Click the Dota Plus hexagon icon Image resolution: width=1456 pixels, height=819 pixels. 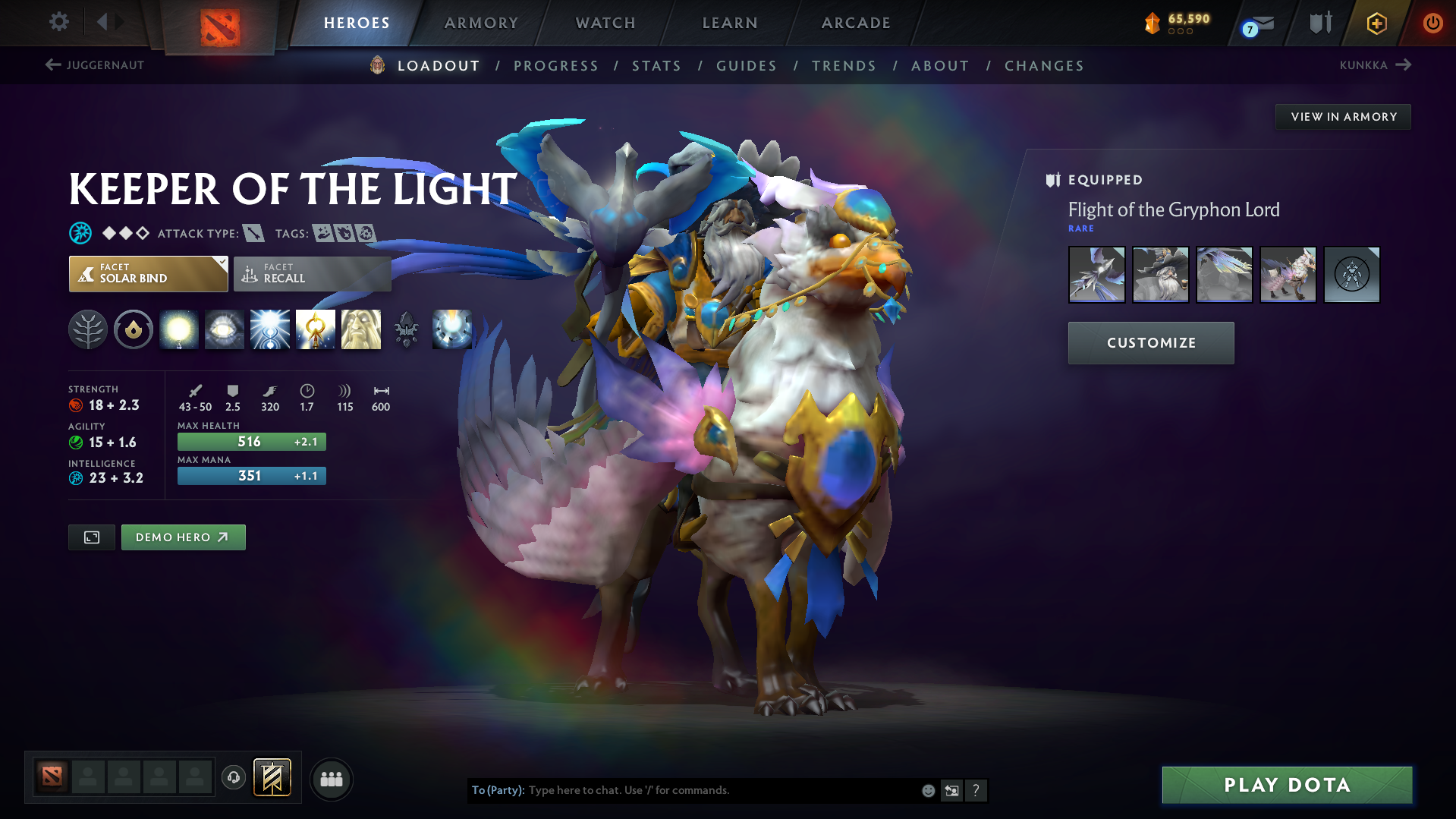[x=1376, y=23]
